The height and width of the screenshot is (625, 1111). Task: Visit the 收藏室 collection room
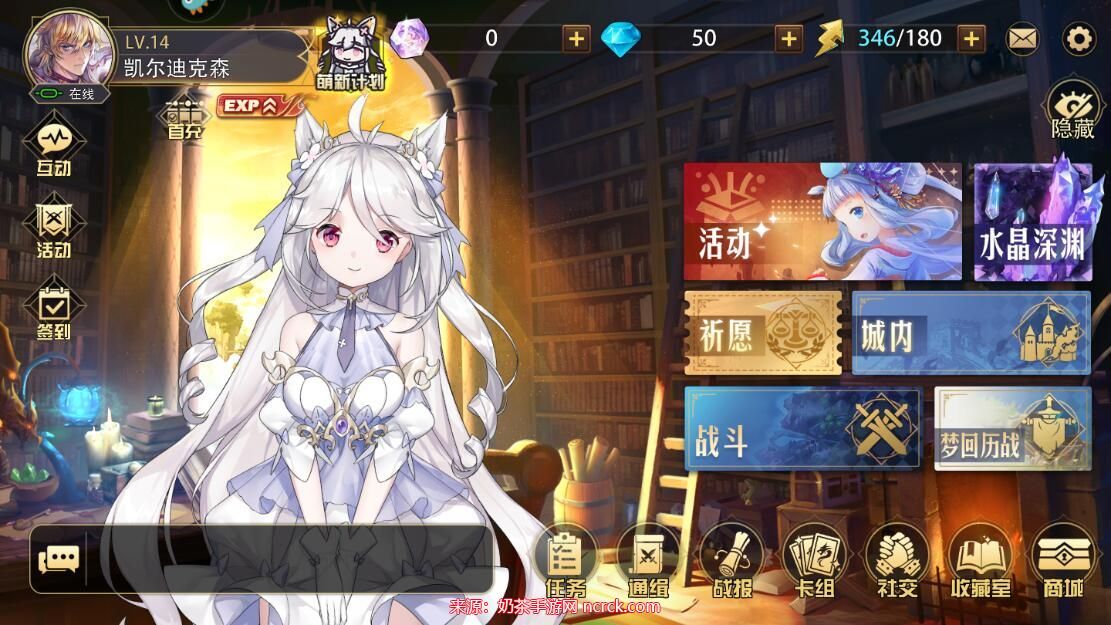(980, 561)
